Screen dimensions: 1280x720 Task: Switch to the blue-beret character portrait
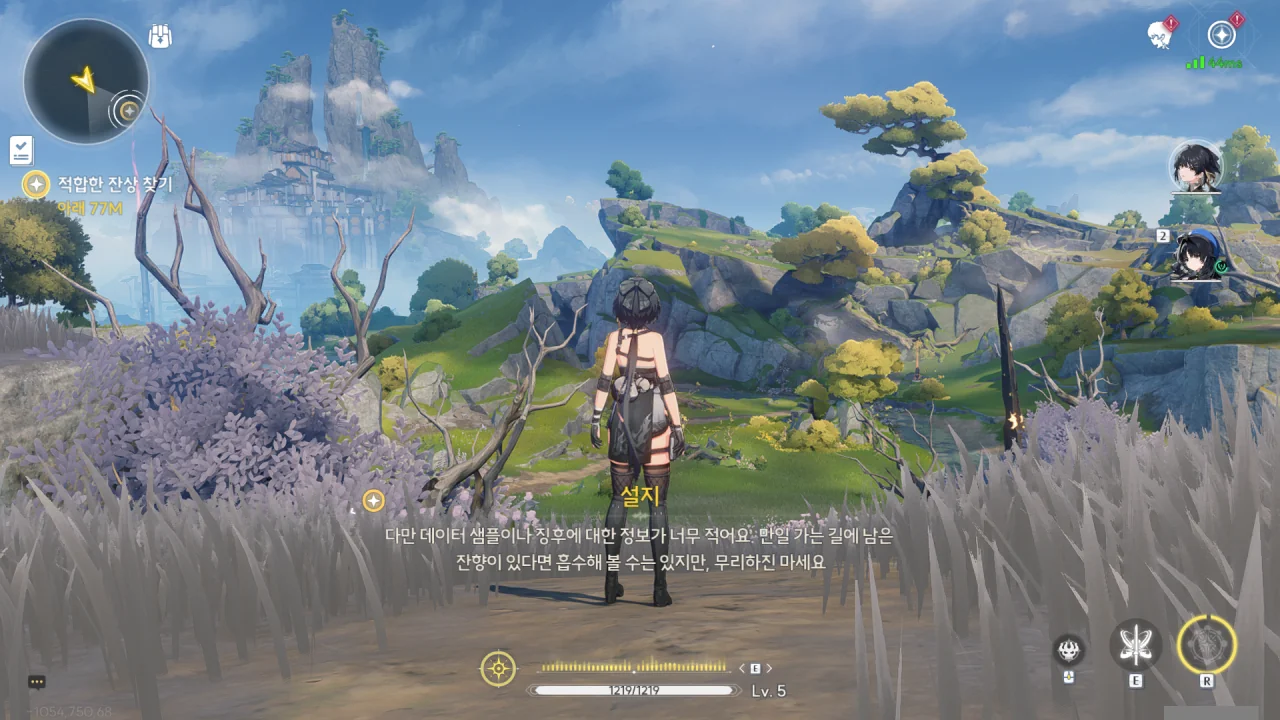coord(1195,255)
